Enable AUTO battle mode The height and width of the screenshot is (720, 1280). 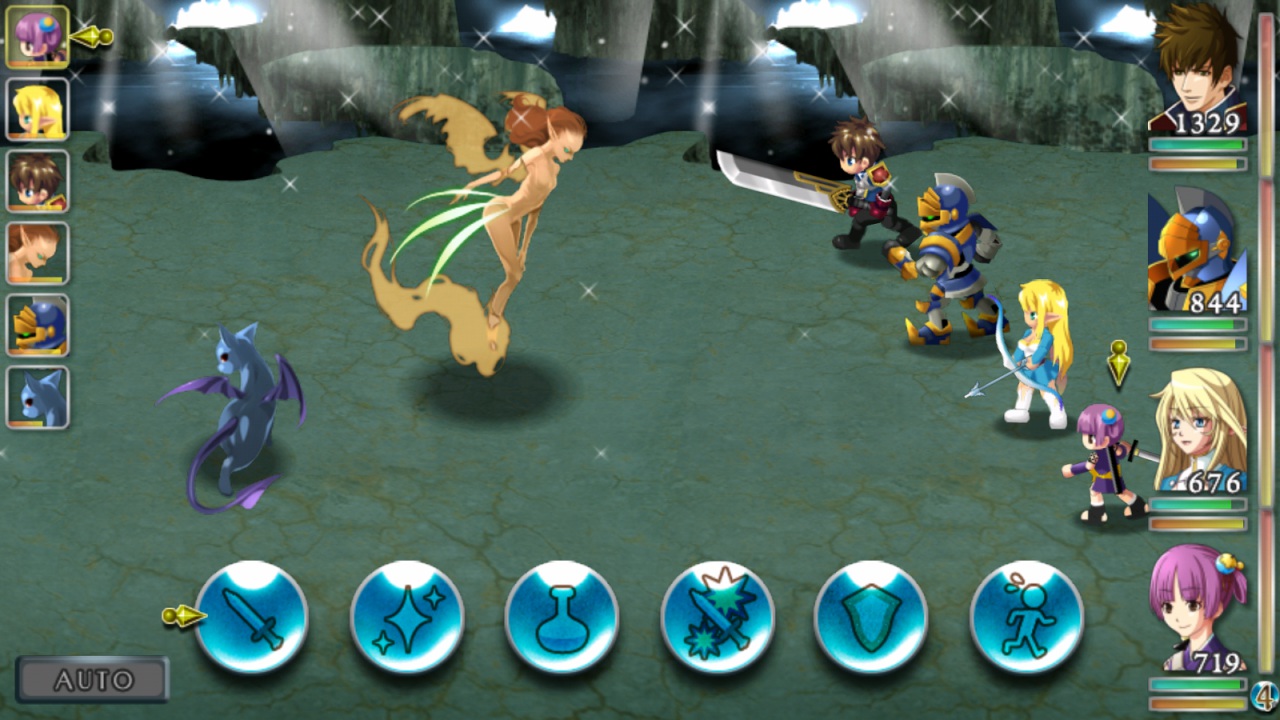pos(92,679)
